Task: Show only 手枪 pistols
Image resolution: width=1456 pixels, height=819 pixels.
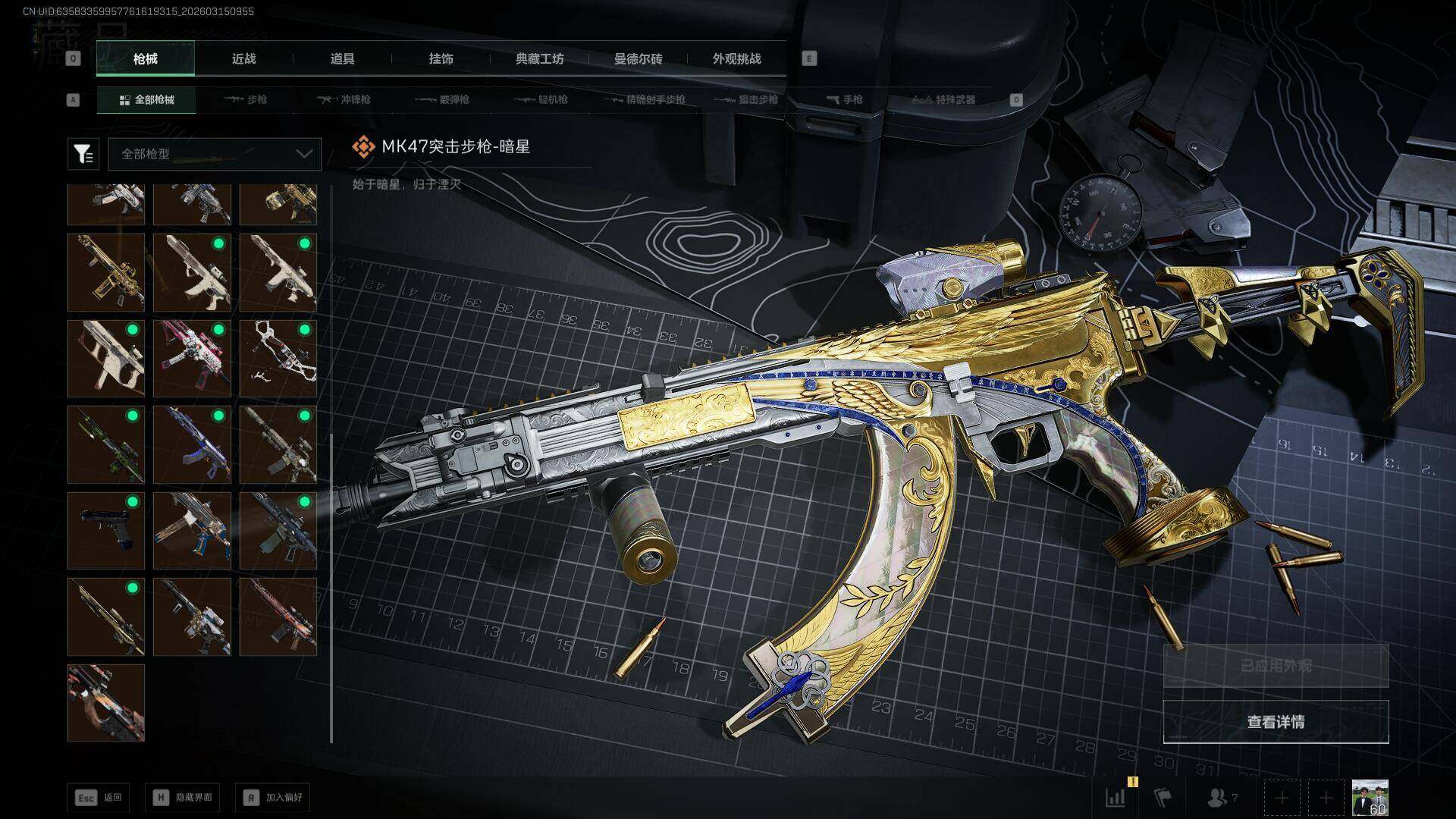Action: 844,99
